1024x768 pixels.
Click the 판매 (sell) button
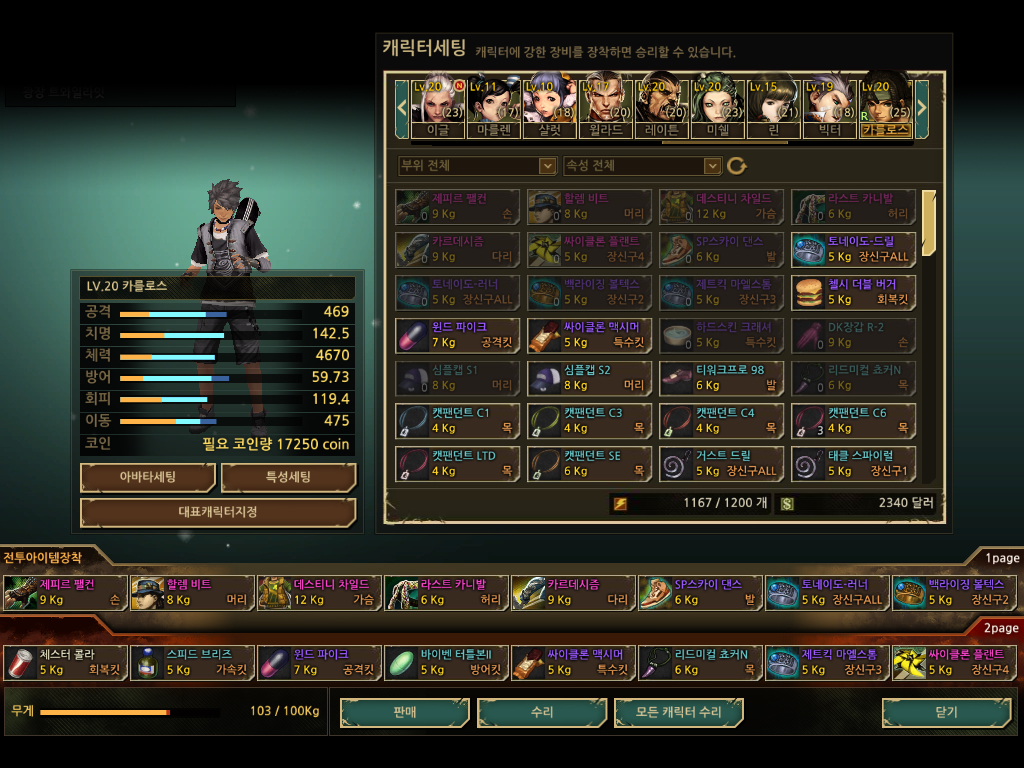405,712
